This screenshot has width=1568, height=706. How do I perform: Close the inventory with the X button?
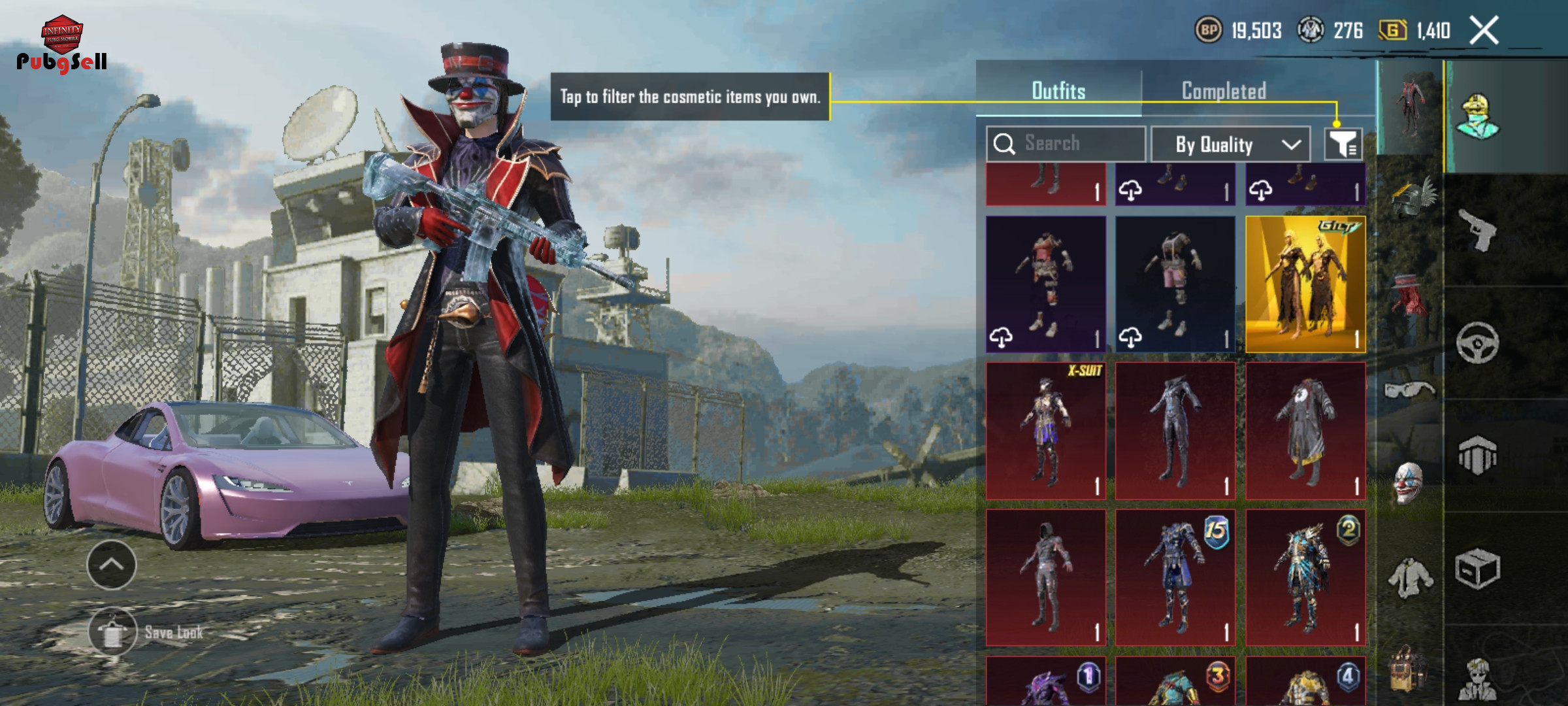pyautogui.click(x=1484, y=30)
